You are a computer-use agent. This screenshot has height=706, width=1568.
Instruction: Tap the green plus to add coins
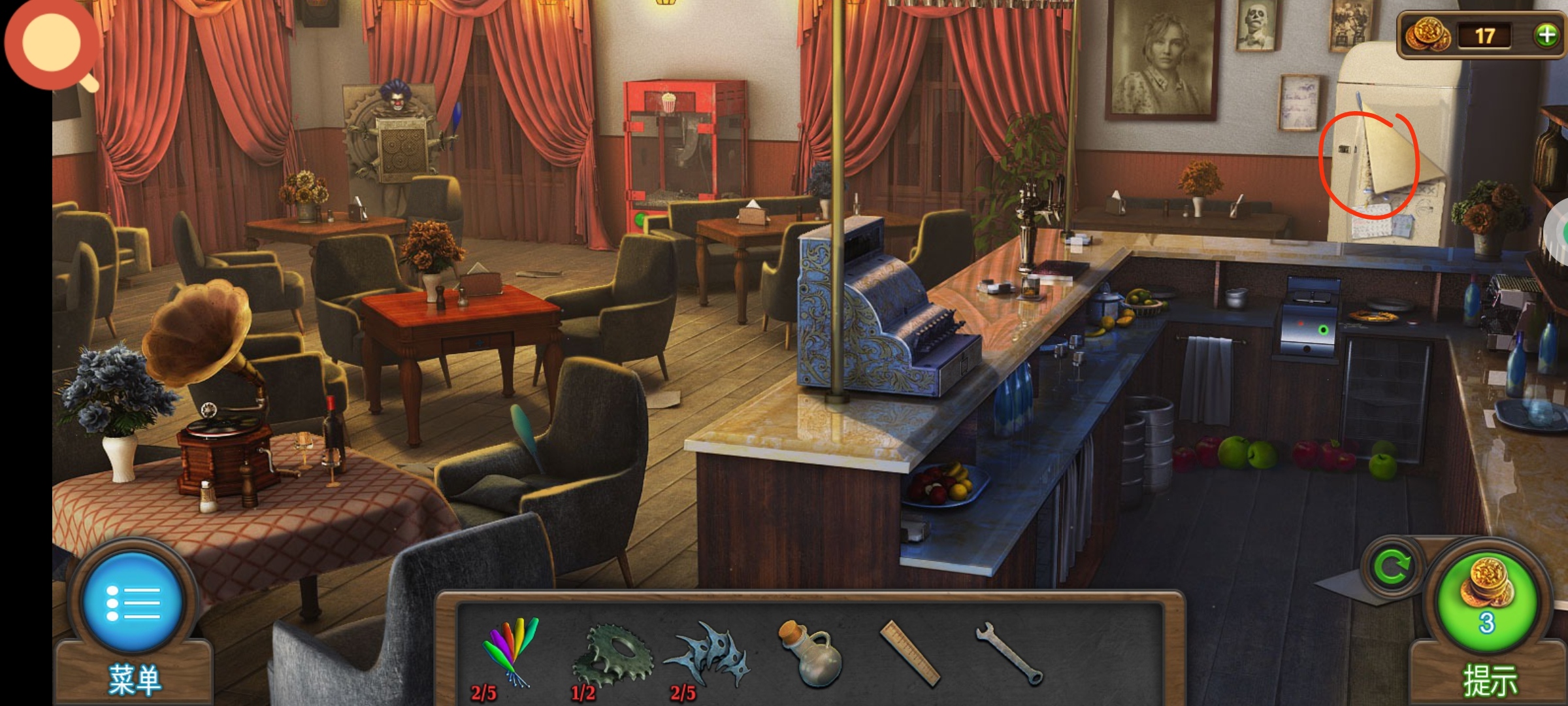(1546, 35)
